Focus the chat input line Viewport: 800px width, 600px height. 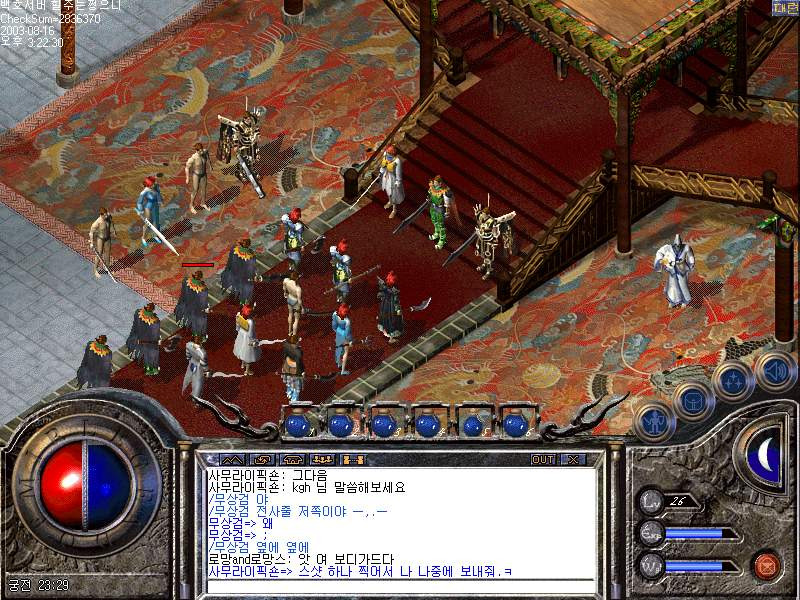point(400,586)
